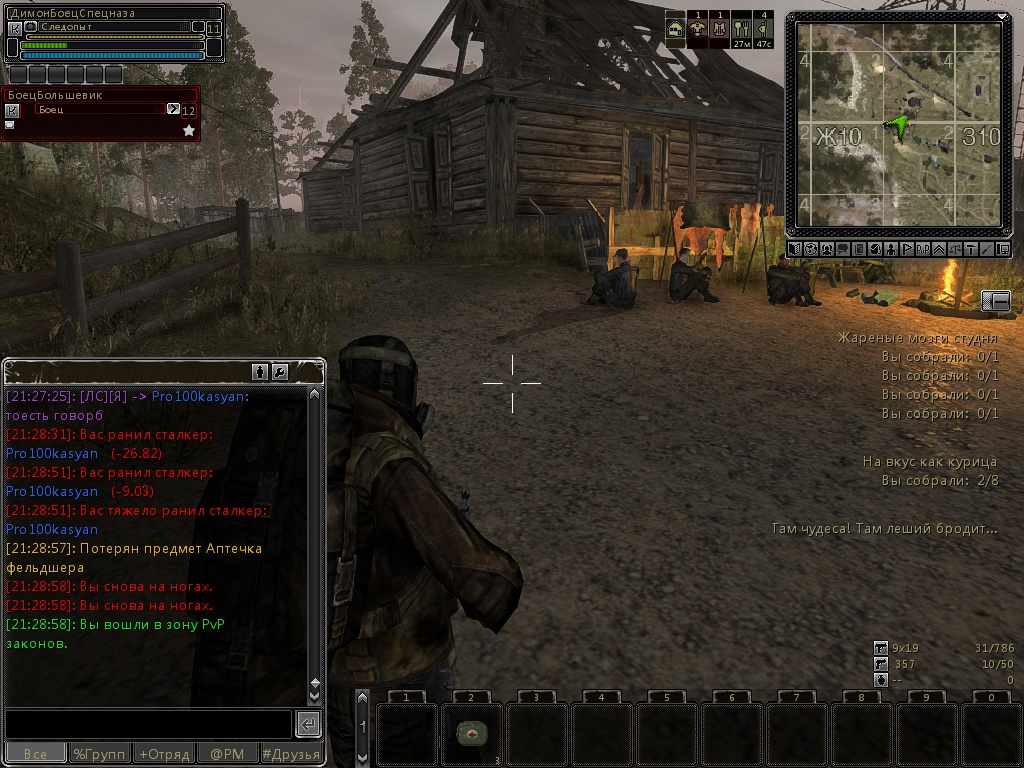Collapse the quest tracker with the minus button
Image resolution: width=1024 pixels, height=768 pixels.
[996, 301]
